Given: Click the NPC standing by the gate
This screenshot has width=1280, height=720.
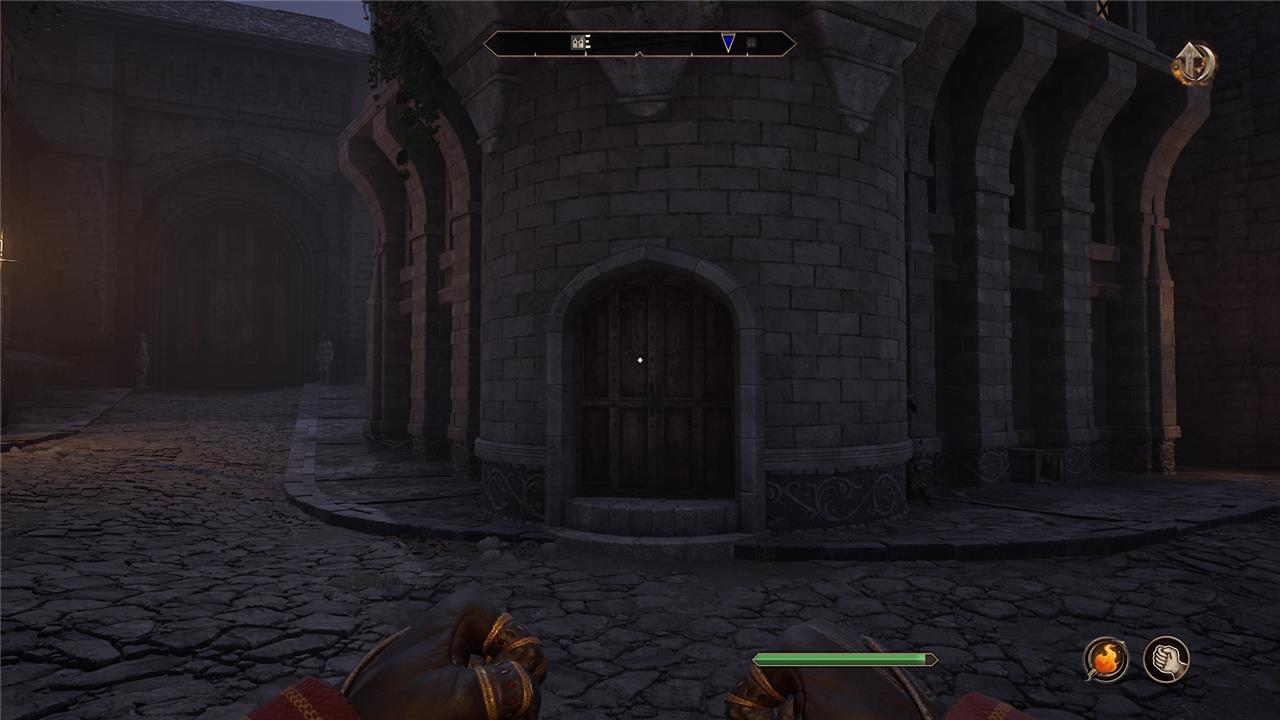Looking at the screenshot, I should click(142, 360).
